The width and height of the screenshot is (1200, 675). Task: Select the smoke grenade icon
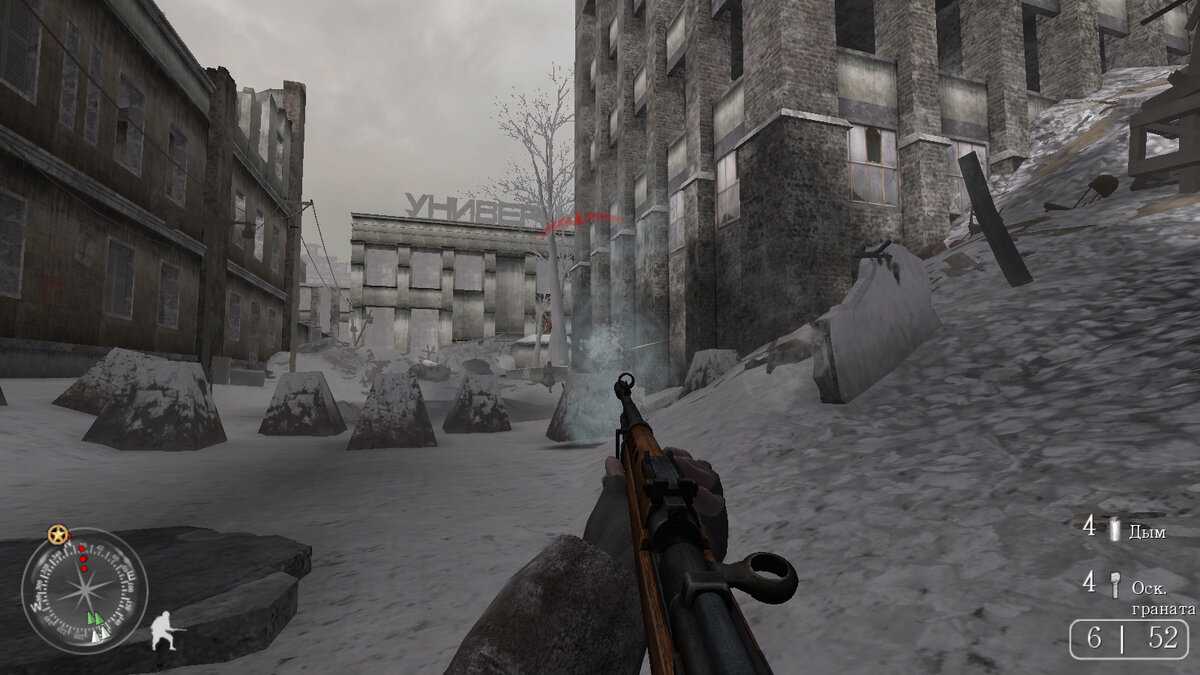coord(1114,529)
